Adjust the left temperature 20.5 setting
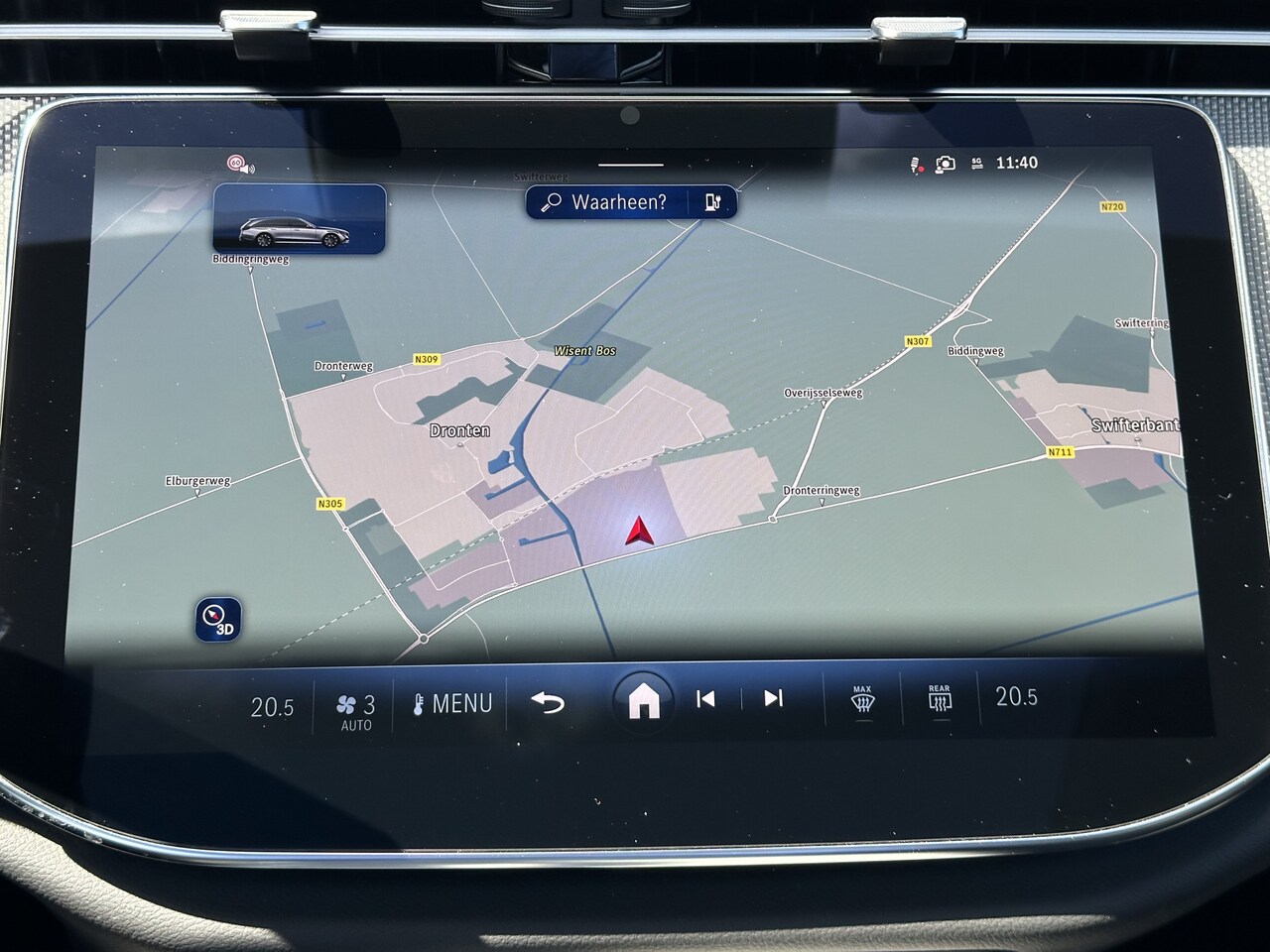Image resolution: width=1270 pixels, height=952 pixels. (272, 707)
